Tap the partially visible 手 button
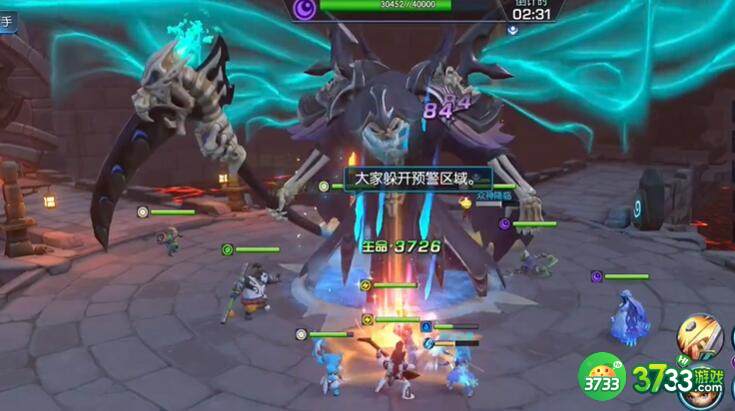The width and height of the screenshot is (735, 411). point(7,23)
